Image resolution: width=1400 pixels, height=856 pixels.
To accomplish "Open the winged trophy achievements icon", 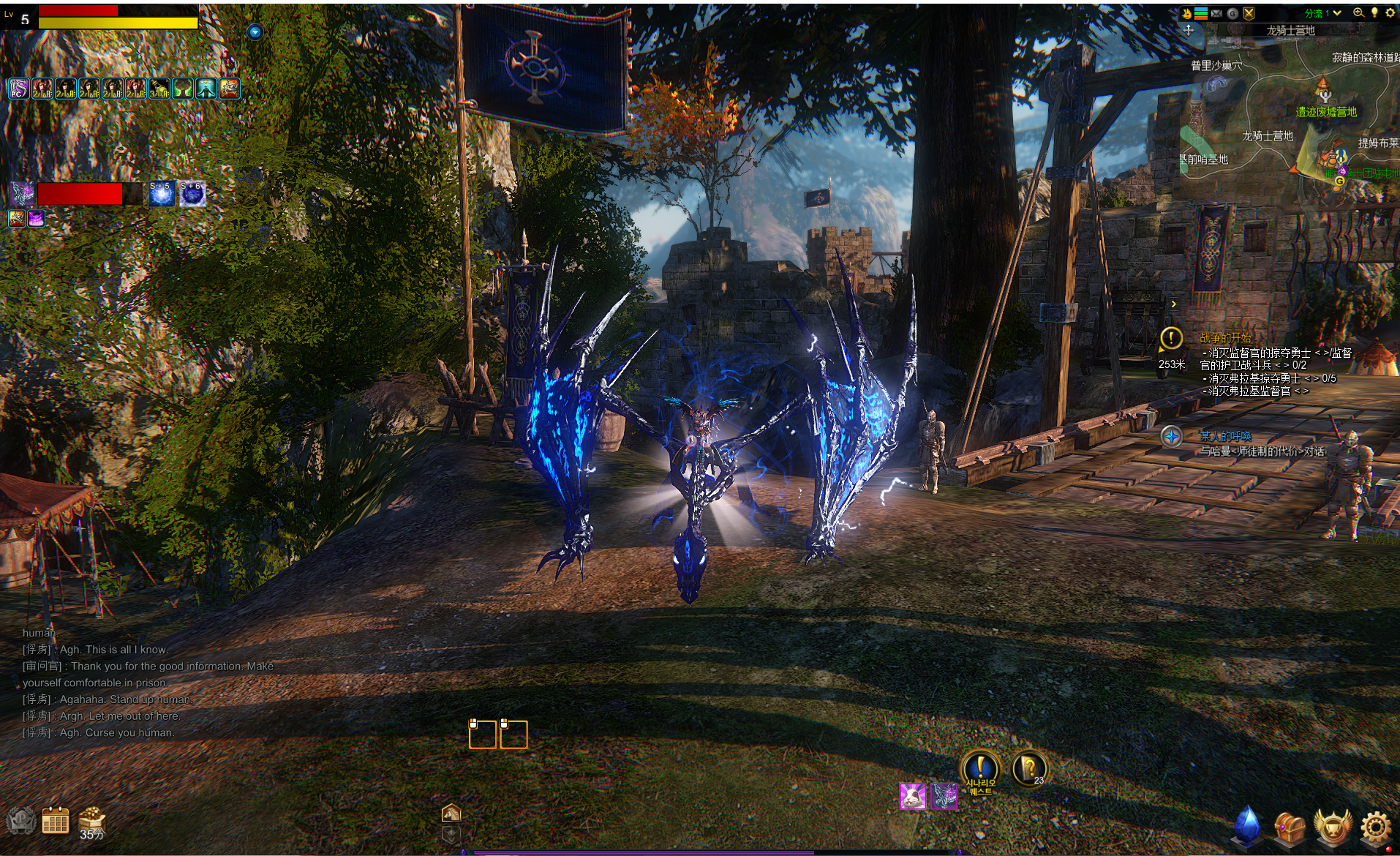I will [x=1332, y=827].
